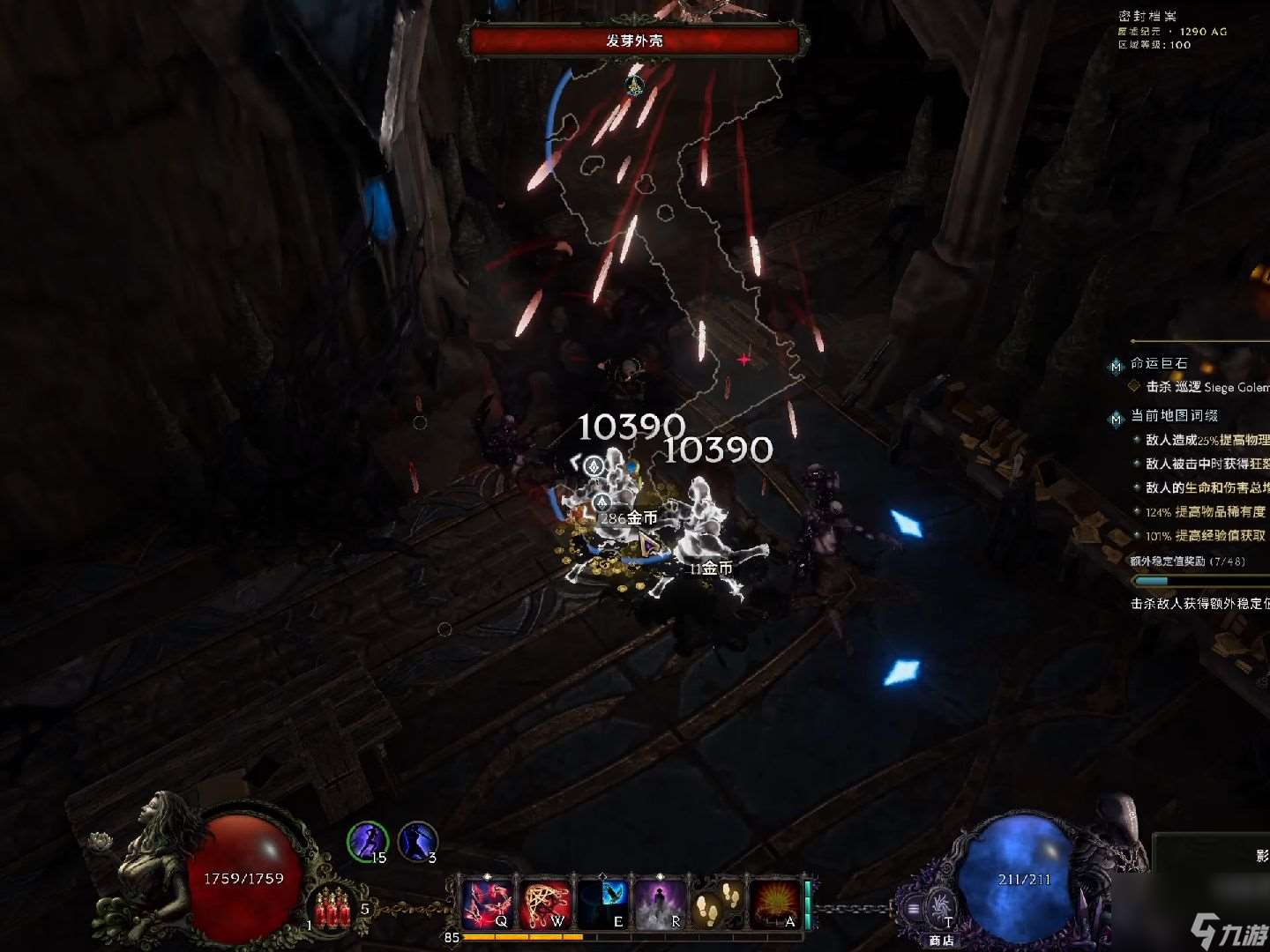Trigger the E blue falcon skill

pos(604,904)
